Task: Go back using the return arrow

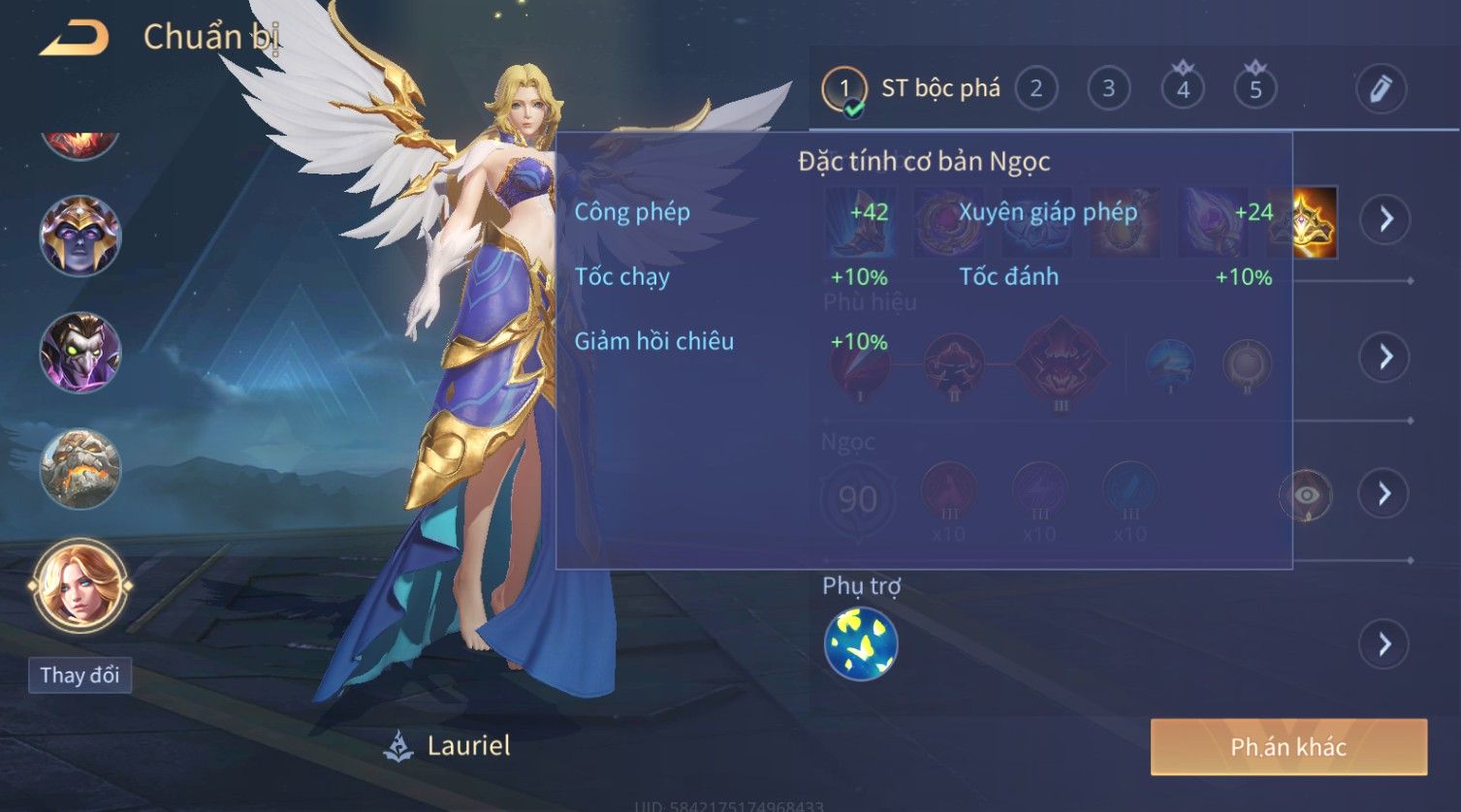Action: tap(75, 39)
